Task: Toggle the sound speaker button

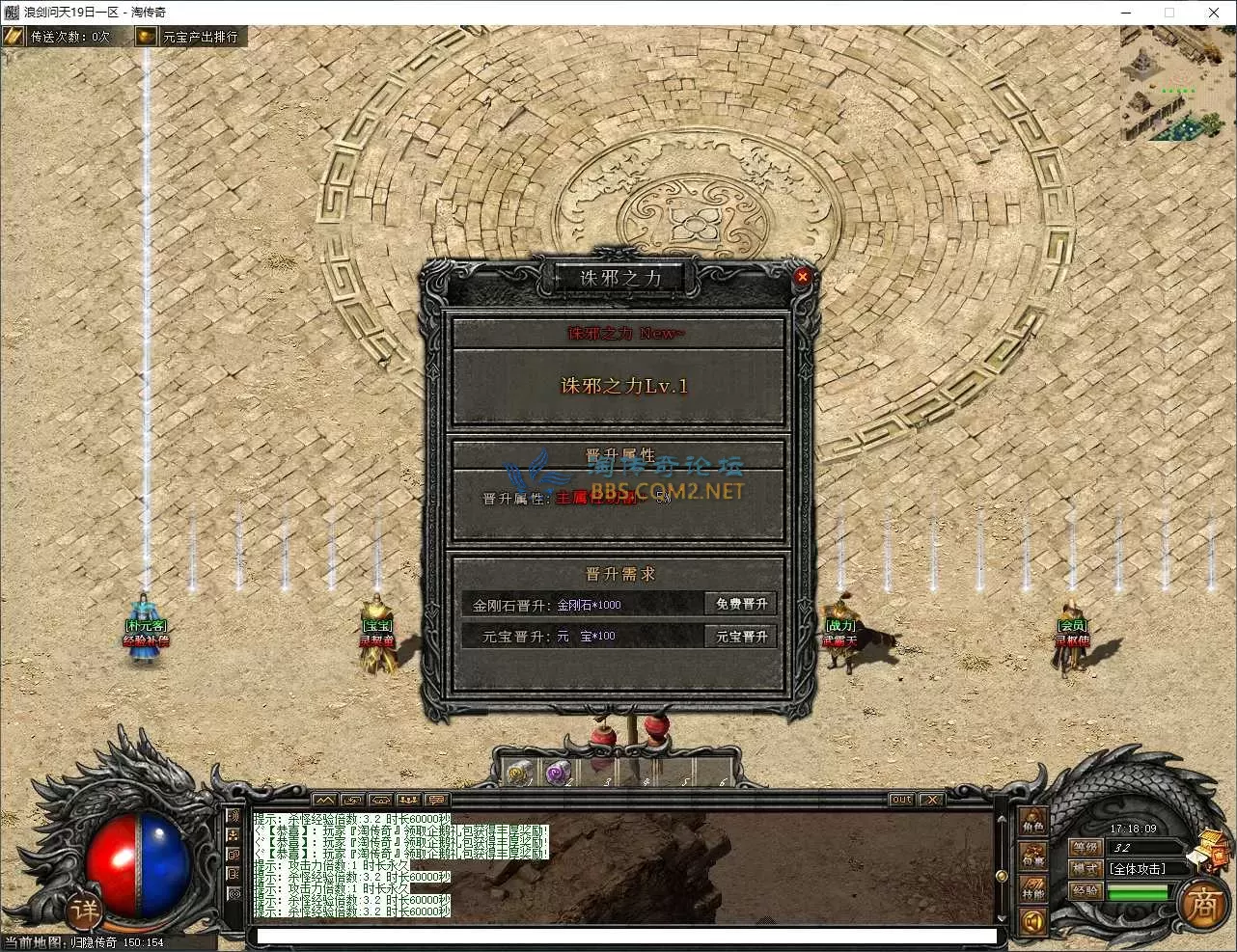Action: point(1033,923)
